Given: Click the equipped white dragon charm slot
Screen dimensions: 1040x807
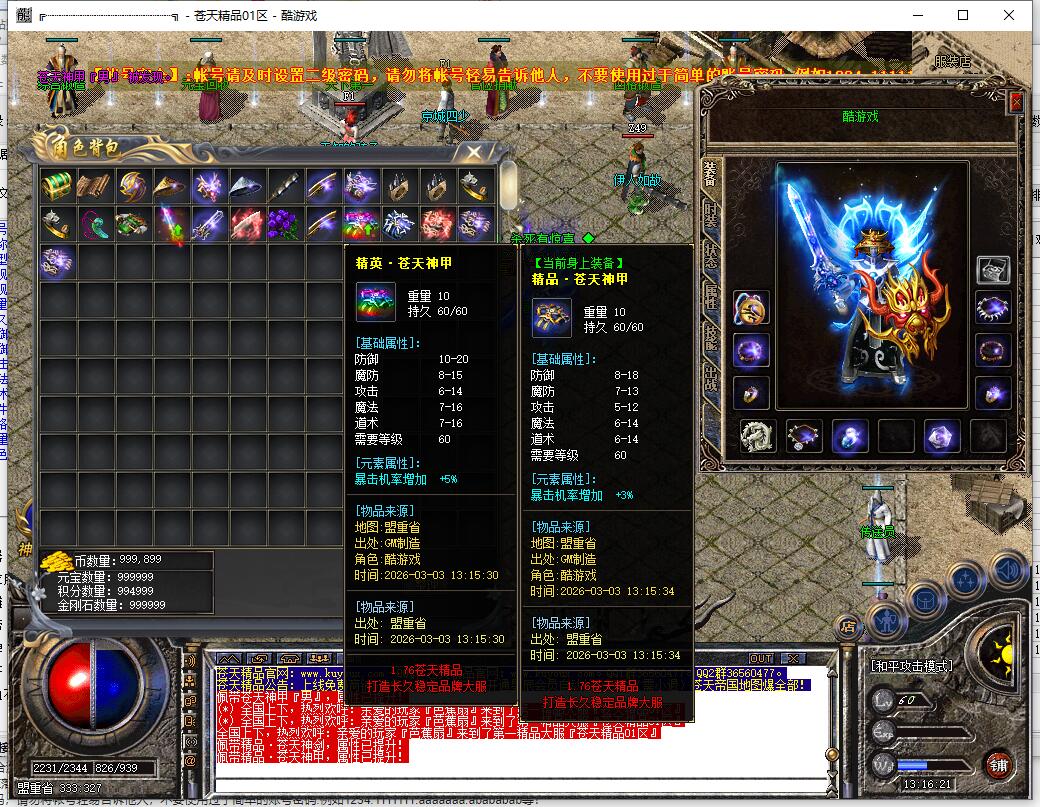Looking at the screenshot, I should [757, 436].
